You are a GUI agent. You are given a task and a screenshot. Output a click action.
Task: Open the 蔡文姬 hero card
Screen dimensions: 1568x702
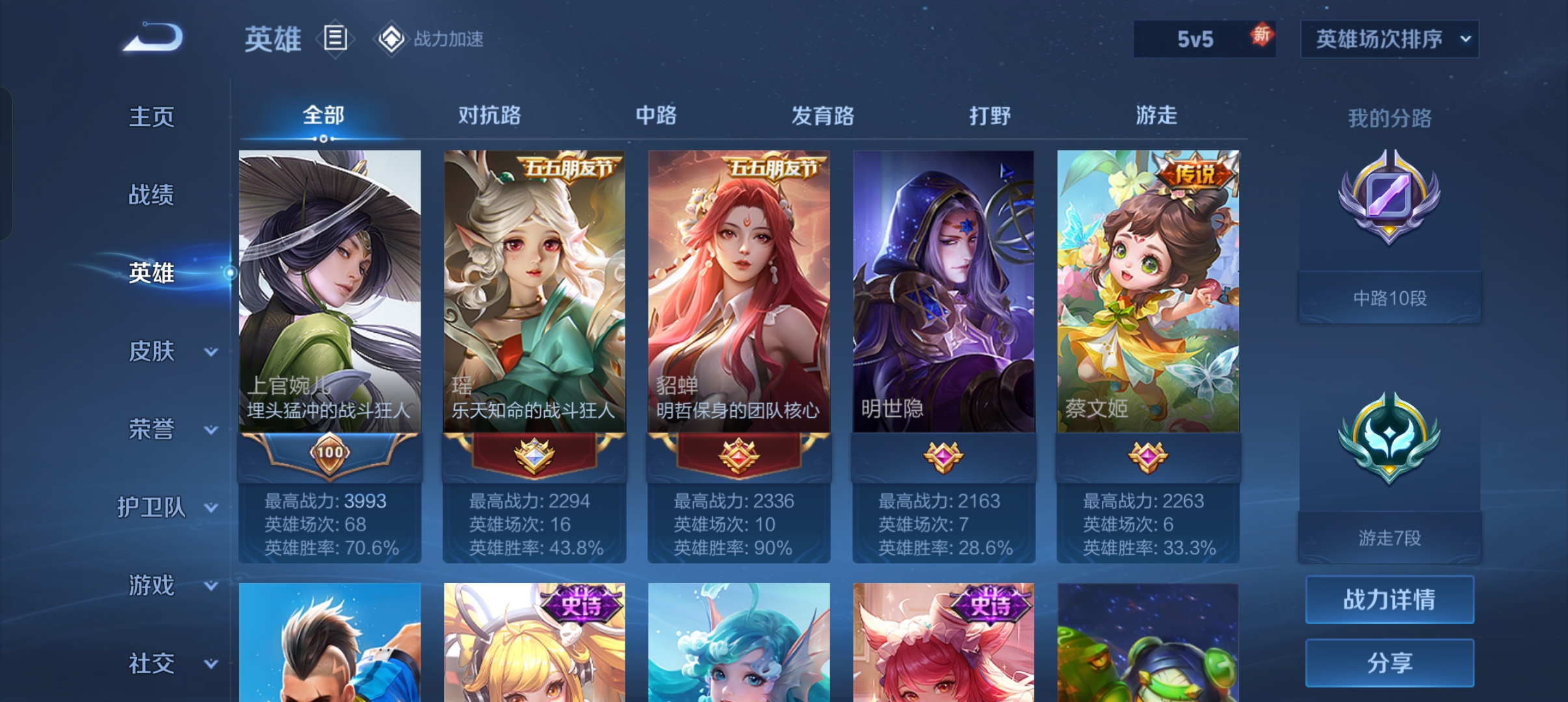(x=1147, y=292)
